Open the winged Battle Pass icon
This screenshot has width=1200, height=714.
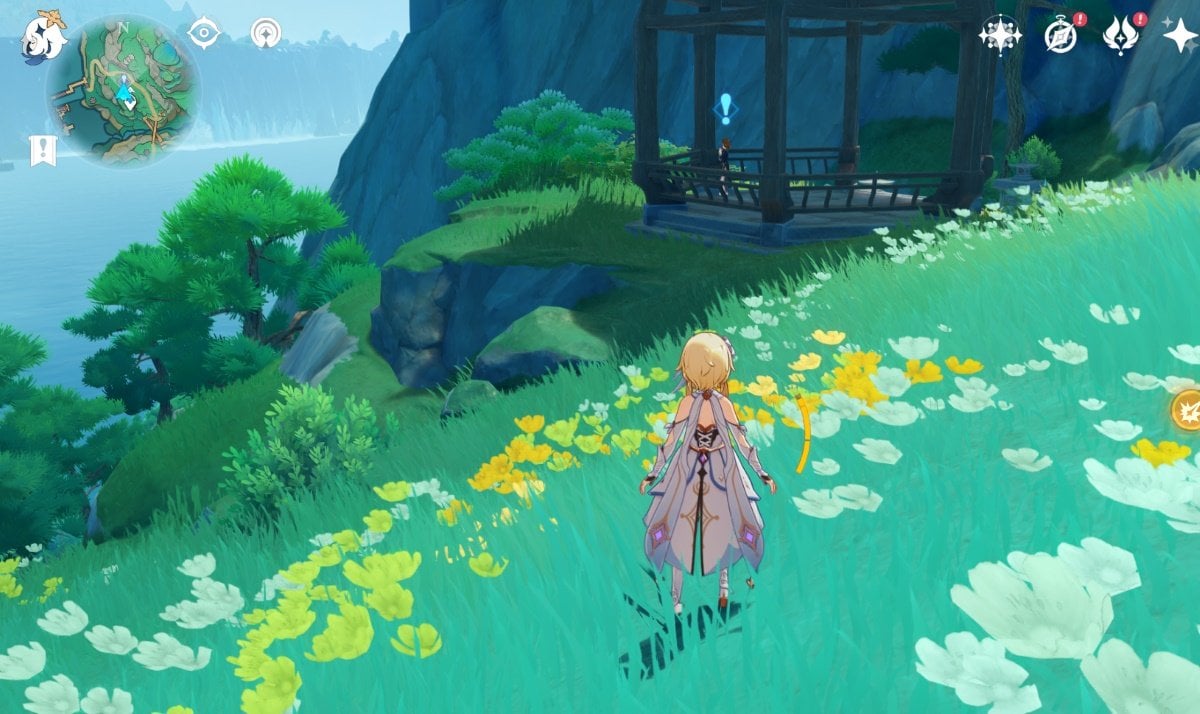pyautogui.click(x=1120, y=35)
